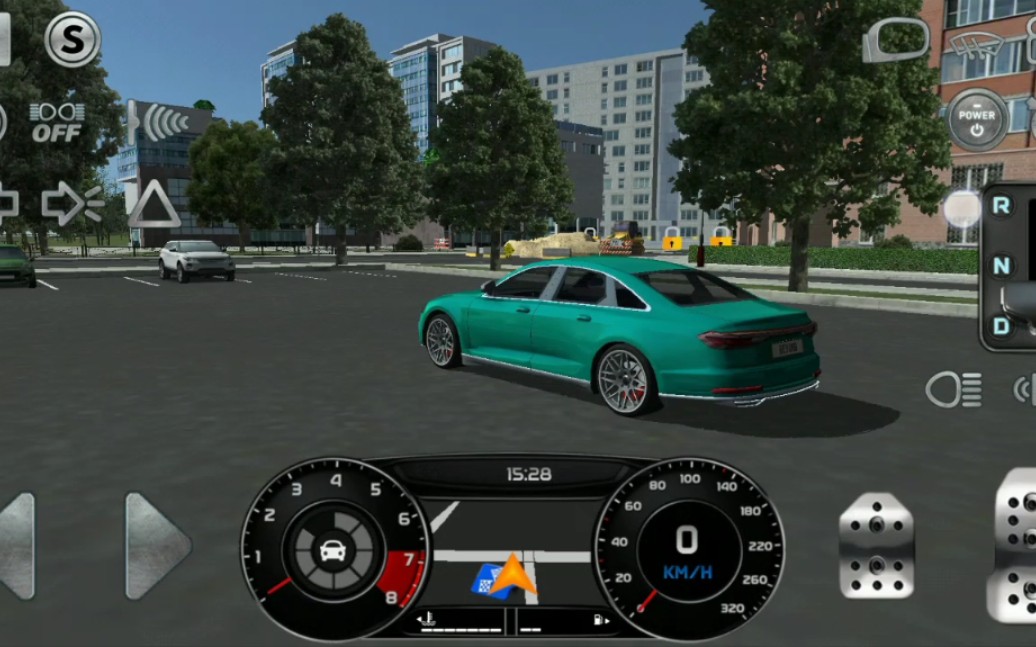The width and height of the screenshot is (1036, 647).
Task: Shift the gear selector to R
Action: [1001, 206]
